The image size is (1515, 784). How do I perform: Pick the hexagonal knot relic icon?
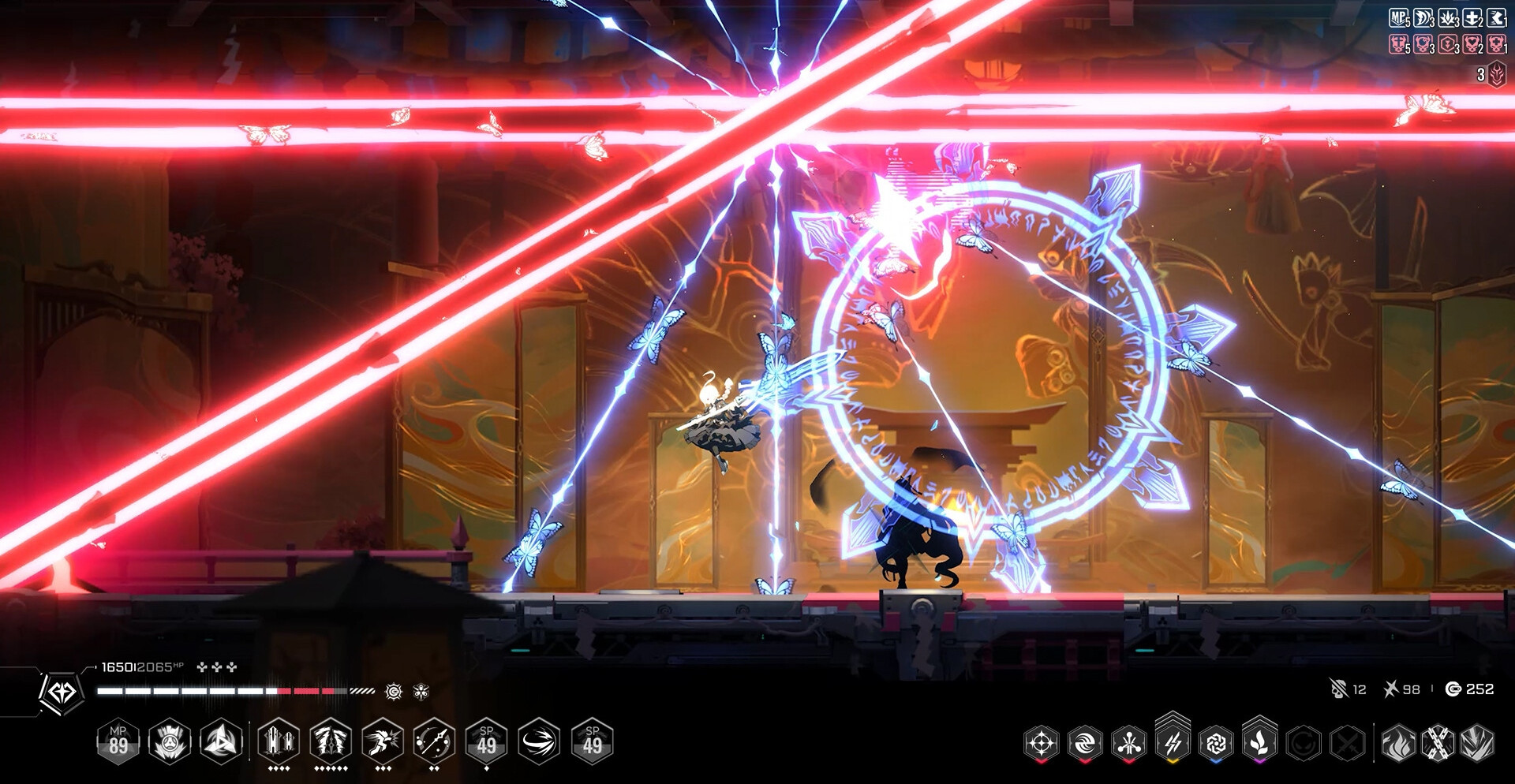tap(1216, 743)
